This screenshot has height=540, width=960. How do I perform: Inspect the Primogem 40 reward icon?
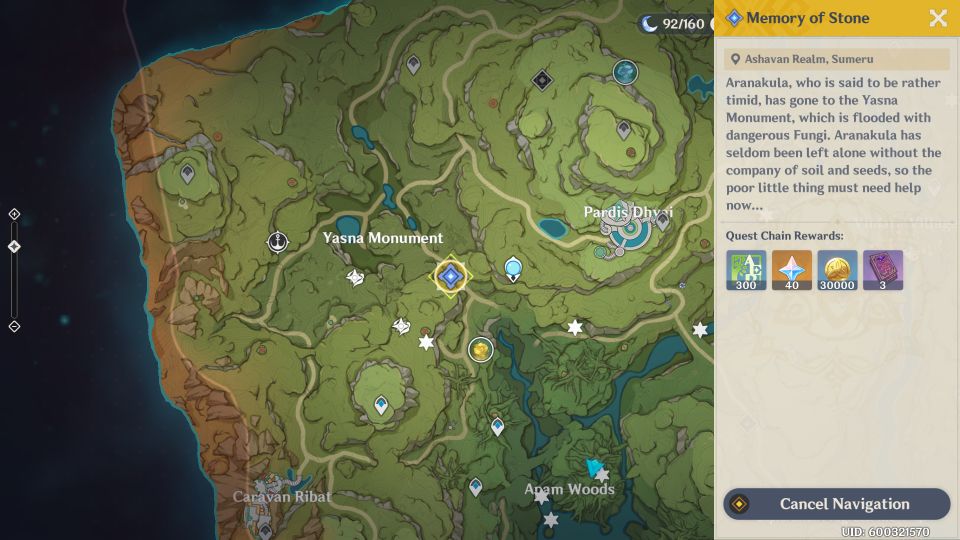coord(792,270)
